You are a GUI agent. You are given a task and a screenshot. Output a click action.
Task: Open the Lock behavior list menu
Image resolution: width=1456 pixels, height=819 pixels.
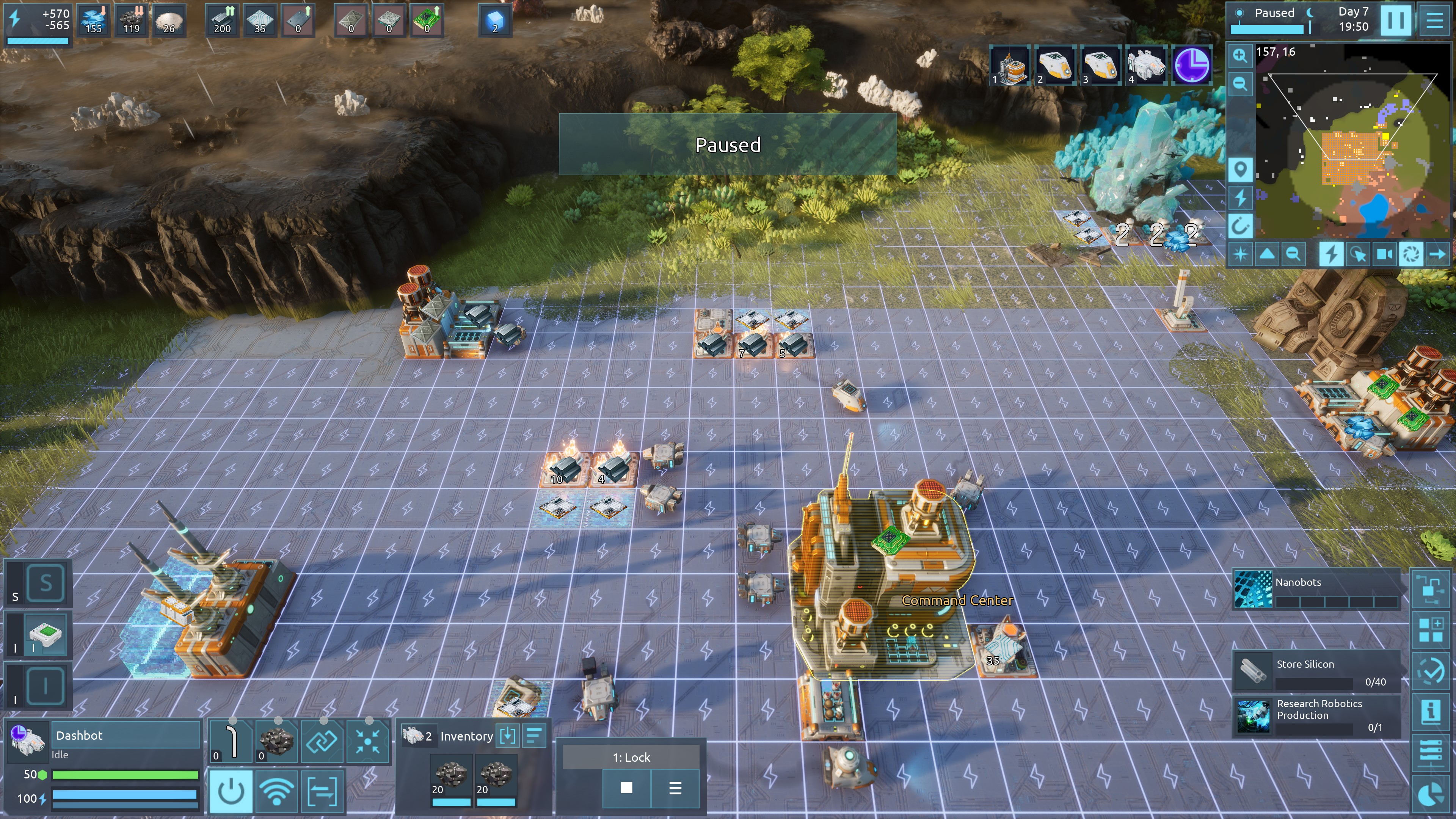(675, 788)
